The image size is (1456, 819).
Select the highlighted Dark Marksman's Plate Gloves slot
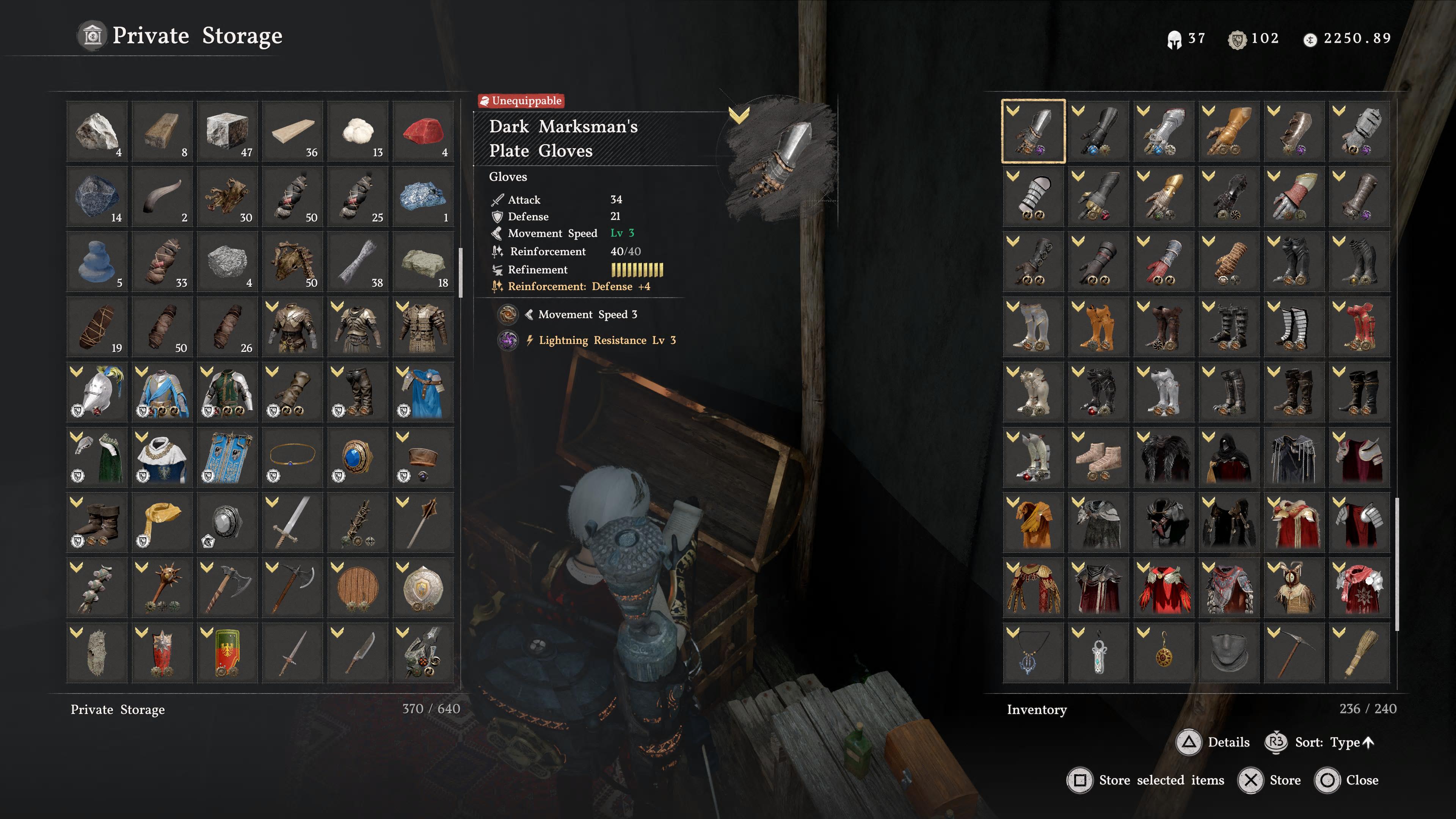click(1033, 131)
